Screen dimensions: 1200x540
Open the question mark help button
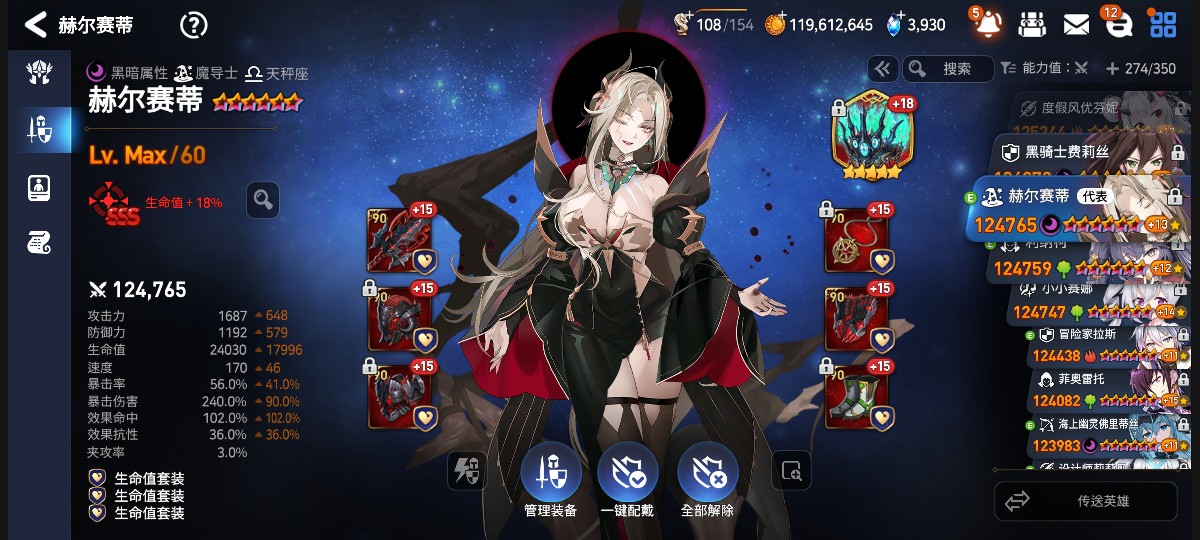[x=193, y=25]
